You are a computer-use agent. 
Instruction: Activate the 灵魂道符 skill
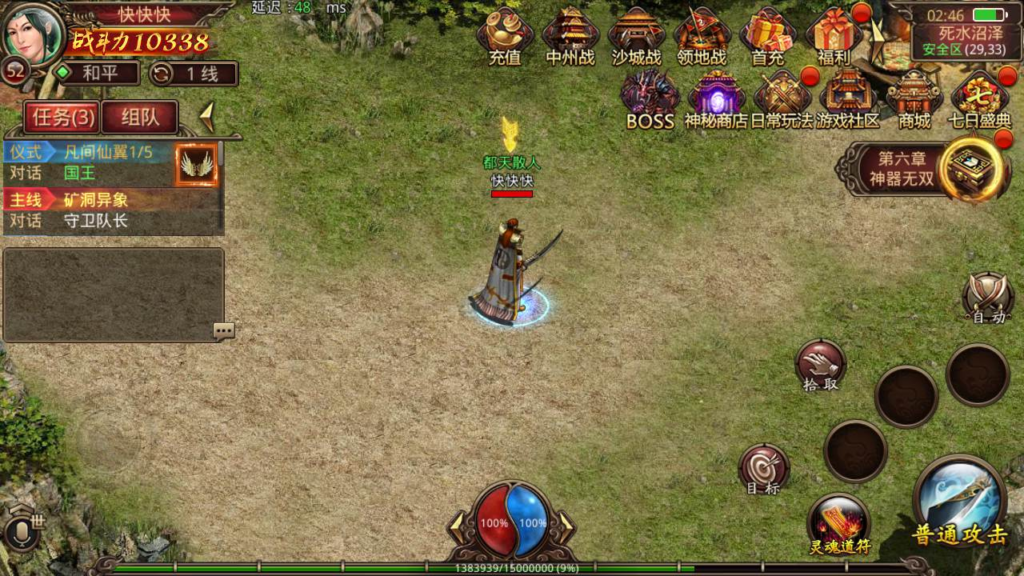[x=838, y=524]
